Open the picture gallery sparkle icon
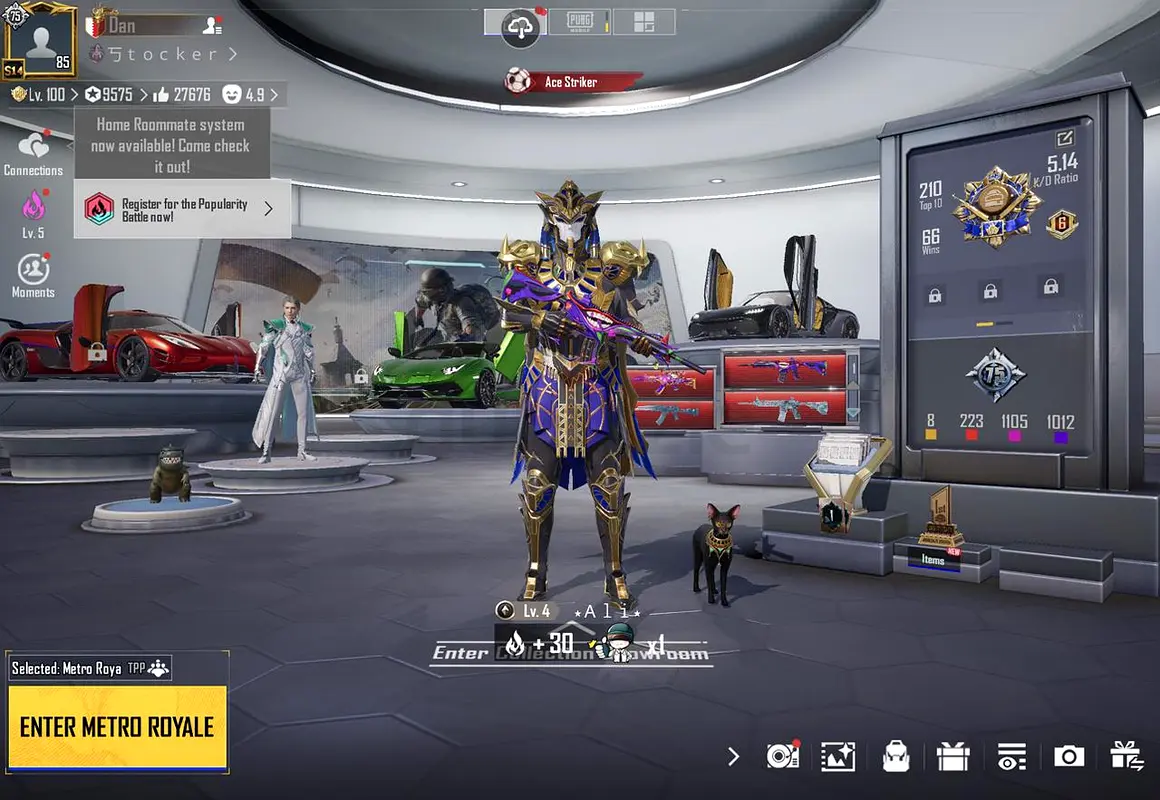Screen dimensions: 1160x800 click(x=837, y=756)
